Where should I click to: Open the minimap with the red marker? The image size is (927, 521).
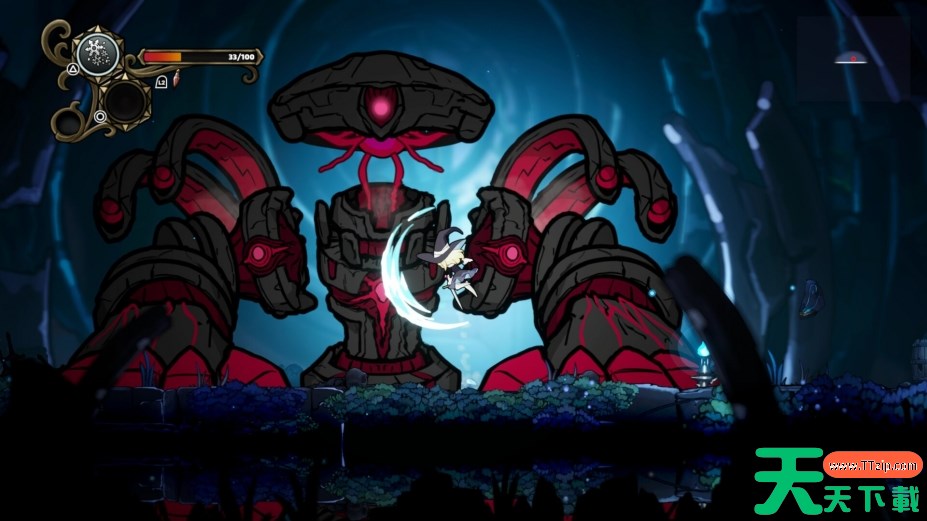click(x=852, y=60)
